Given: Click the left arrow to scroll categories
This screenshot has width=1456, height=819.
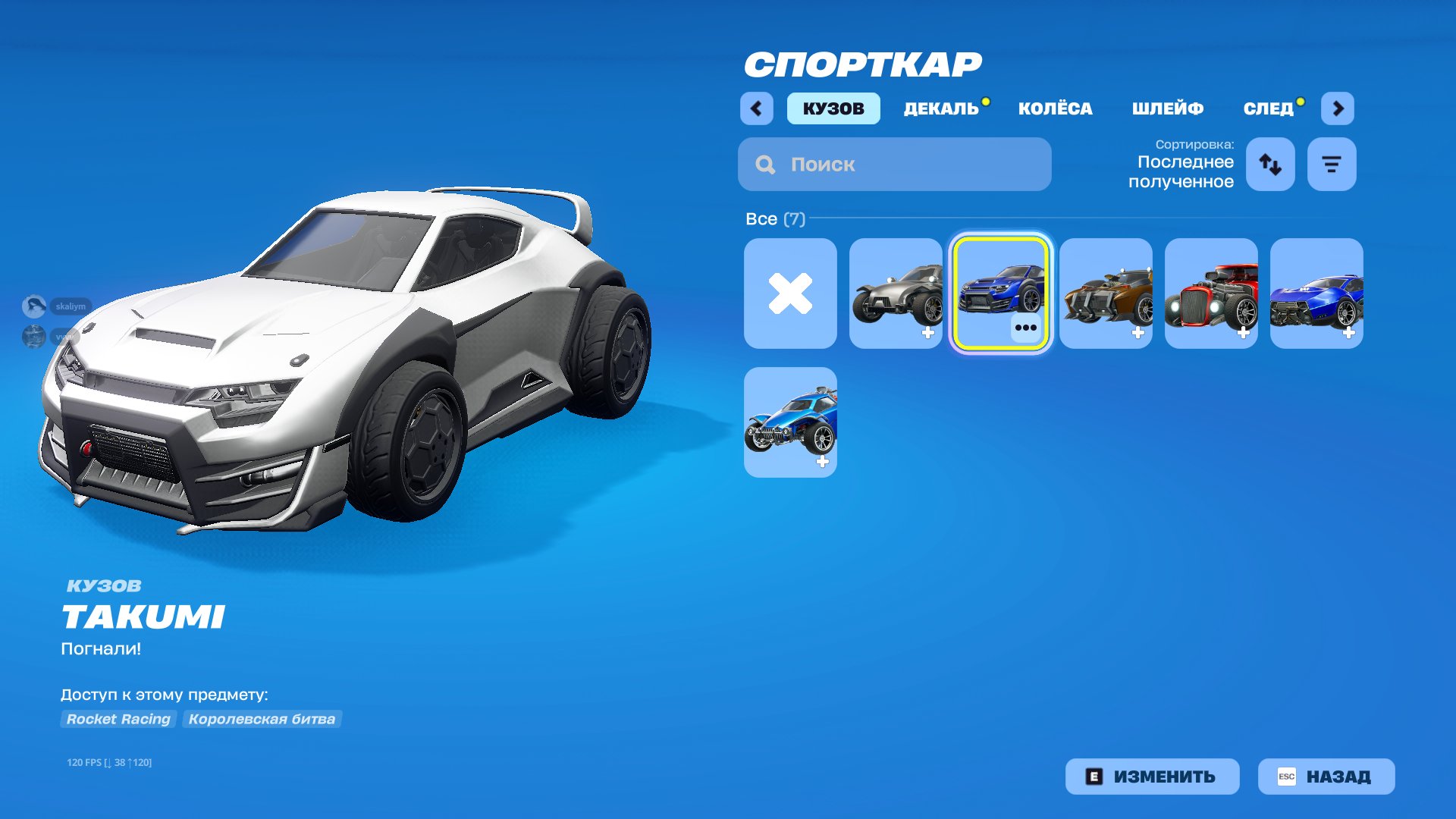Looking at the screenshot, I should [x=755, y=108].
